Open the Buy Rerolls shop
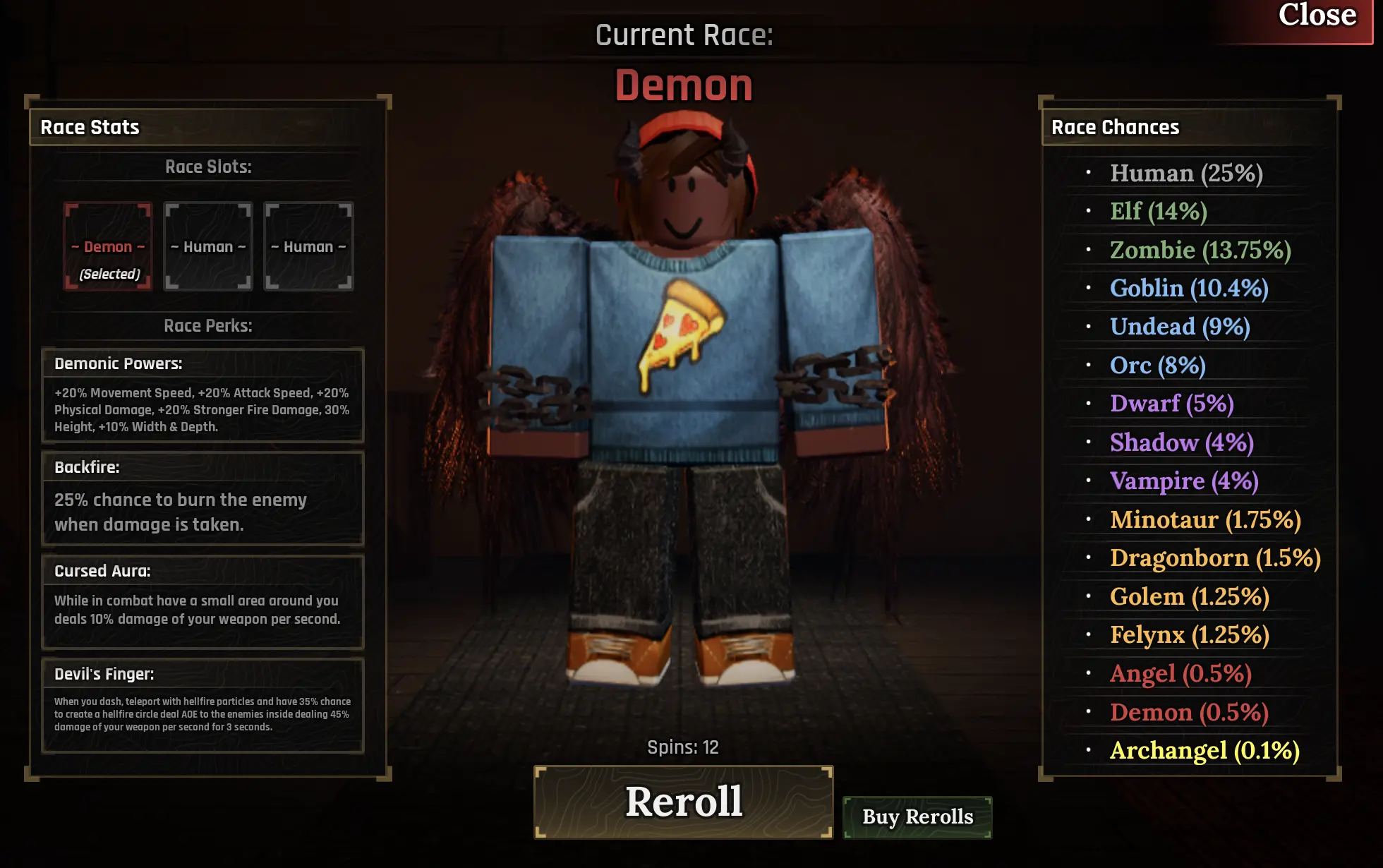This screenshot has height=868, width=1383. 917,817
